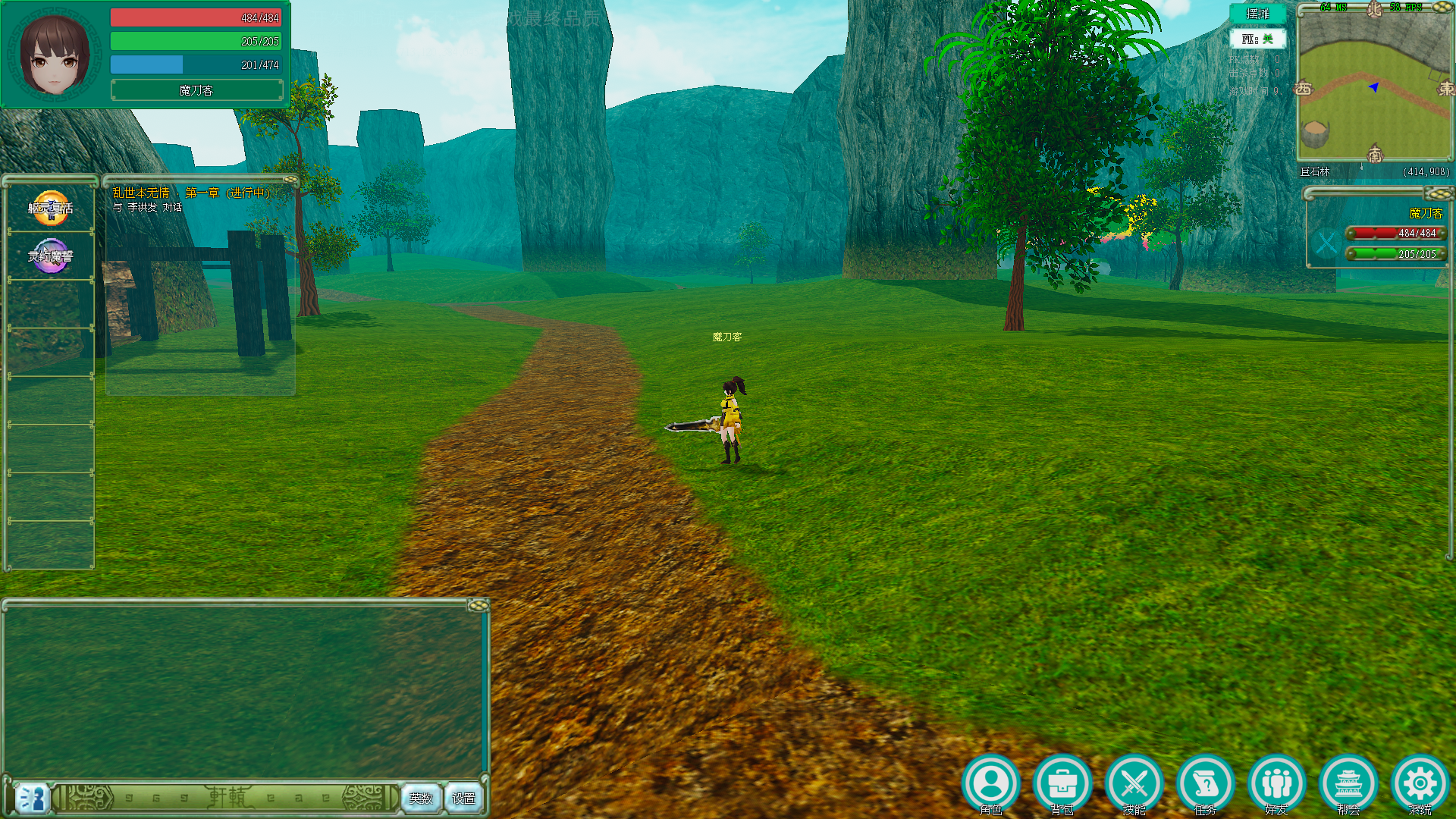Select the 乱世本无情 chapter one quest
Viewport: 1456px width, 819px height.
pyautogui.click(x=191, y=193)
